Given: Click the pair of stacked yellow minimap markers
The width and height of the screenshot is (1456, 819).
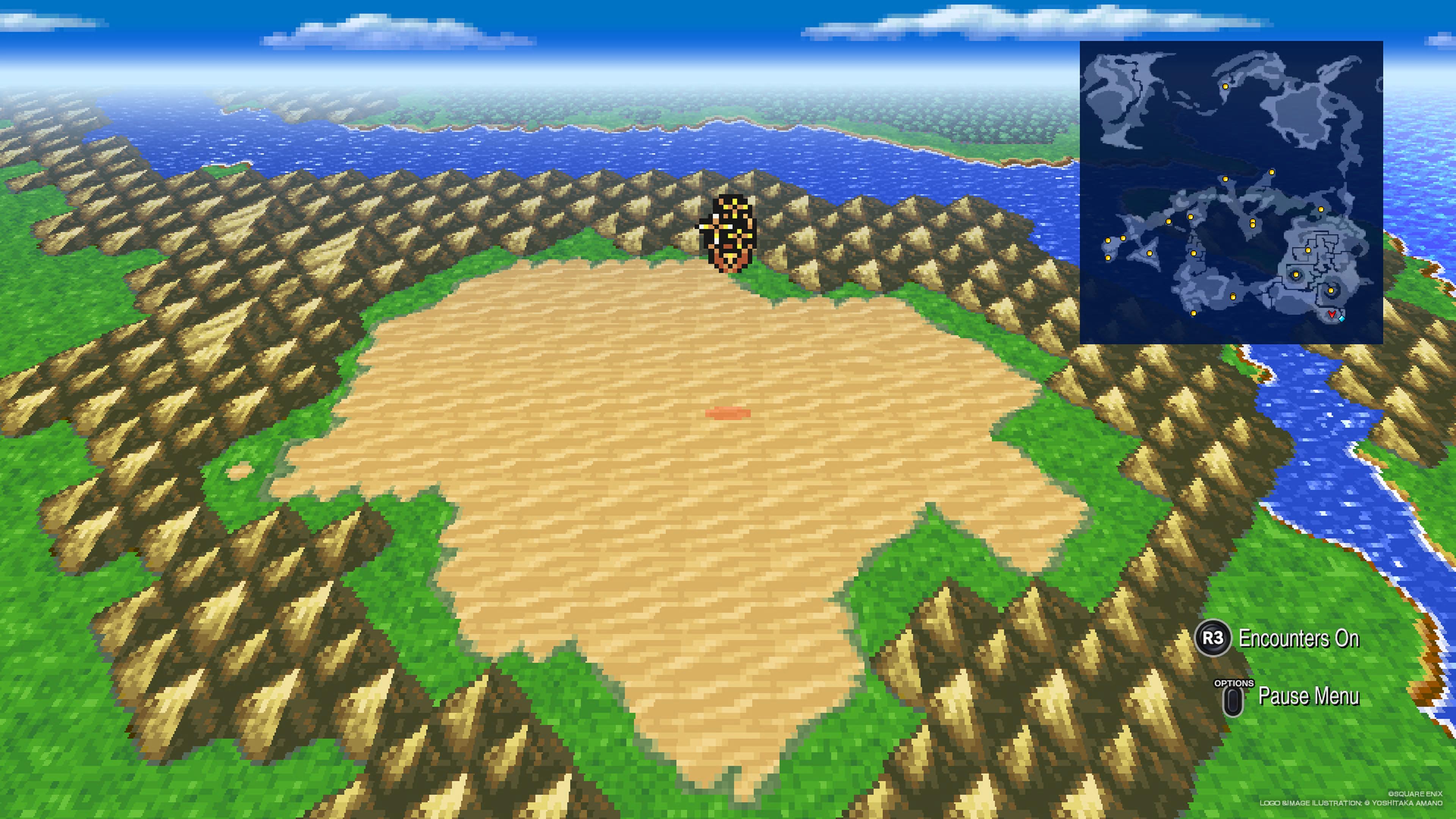Looking at the screenshot, I should click(x=1252, y=224).
